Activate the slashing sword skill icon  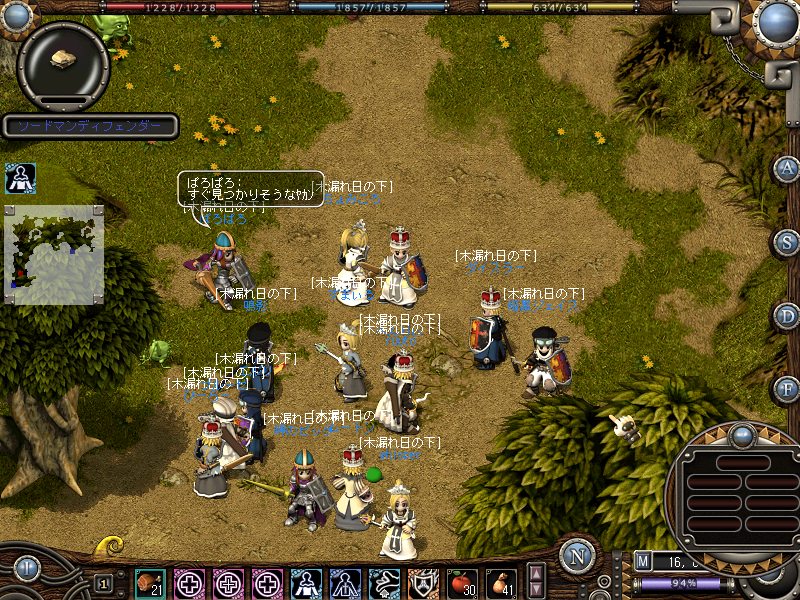tap(383, 583)
